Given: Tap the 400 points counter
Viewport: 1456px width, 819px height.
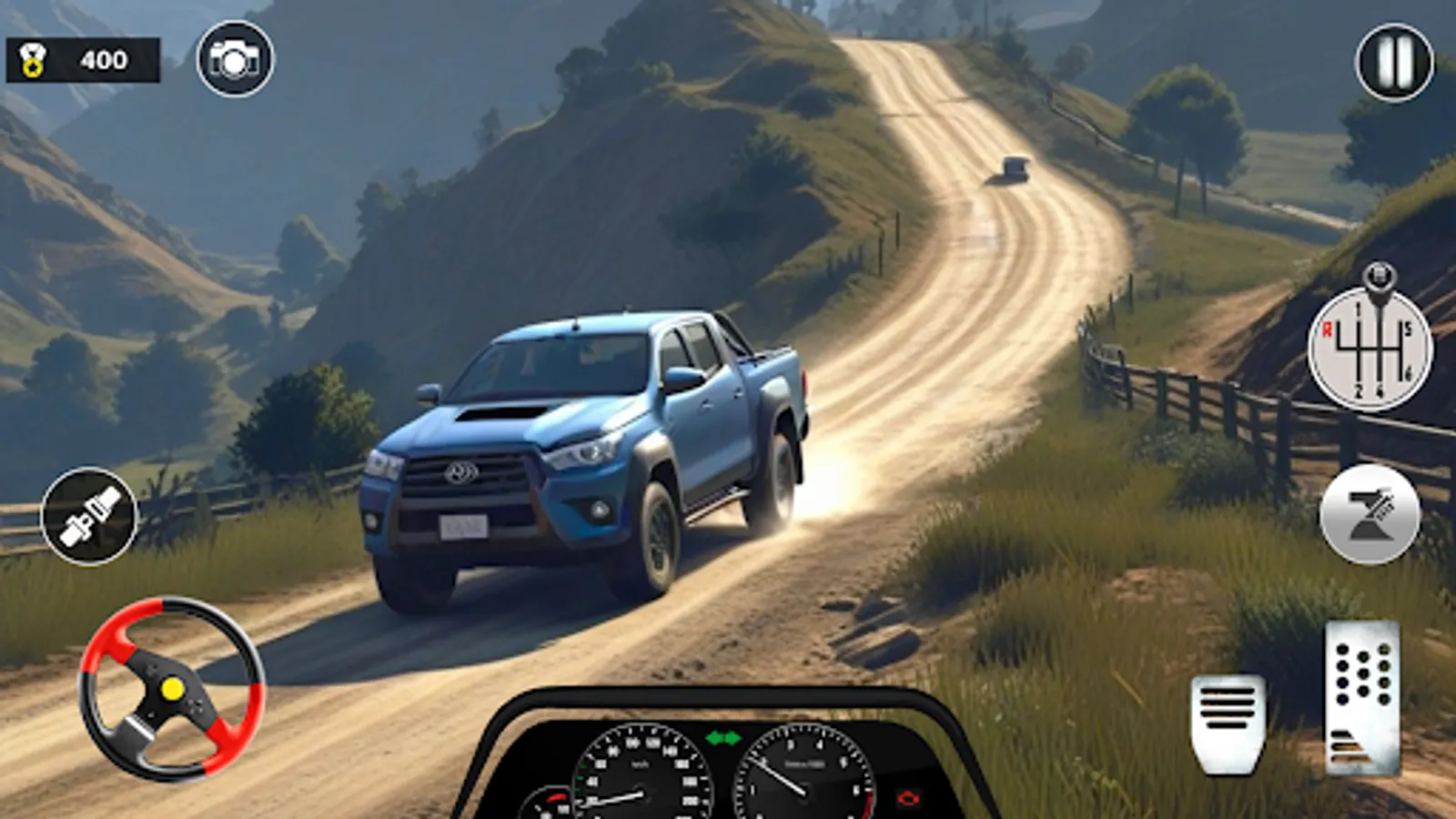Looking at the screenshot, I should (103, 61).
